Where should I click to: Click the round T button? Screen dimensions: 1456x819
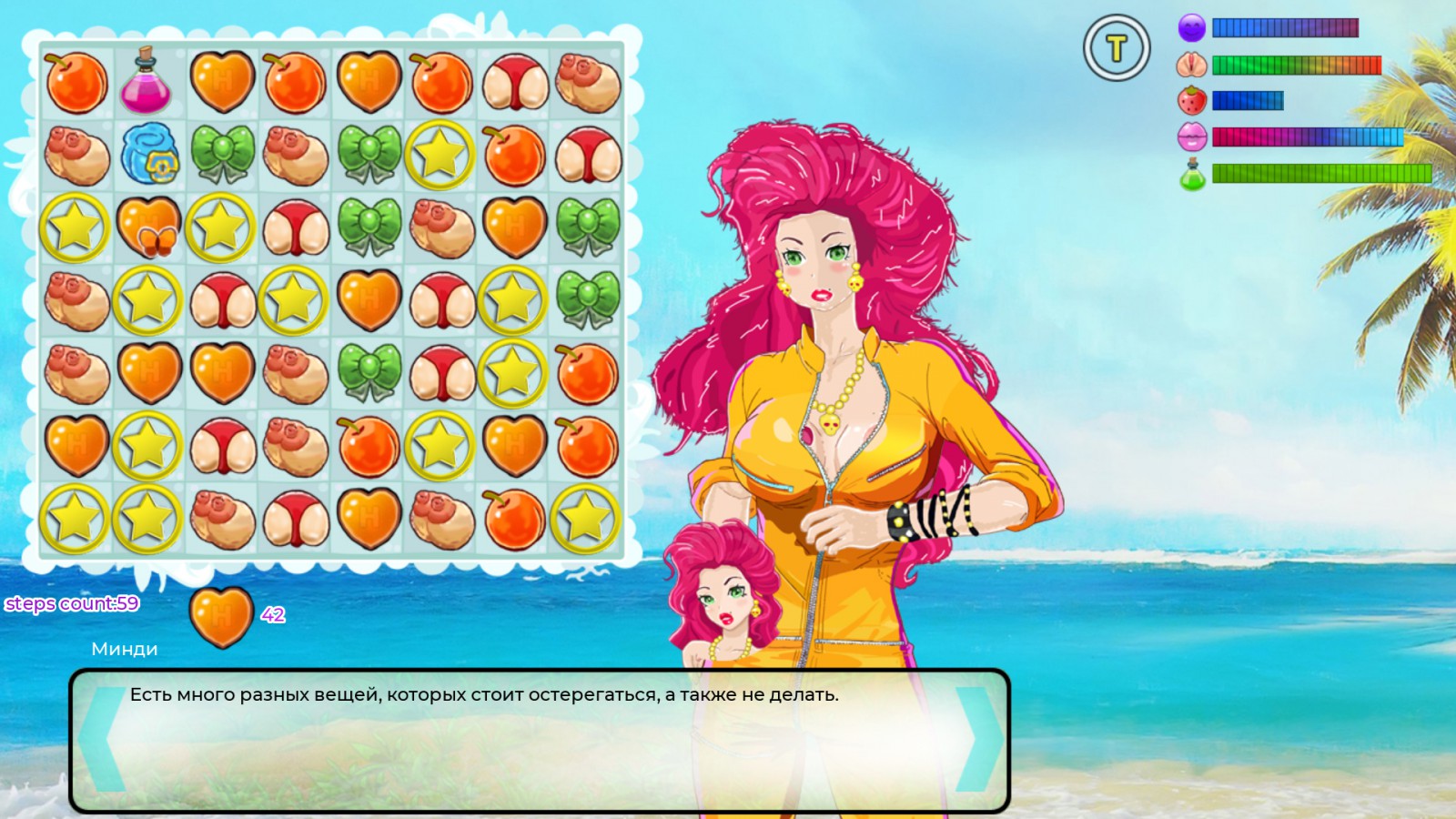(1117, 47)
